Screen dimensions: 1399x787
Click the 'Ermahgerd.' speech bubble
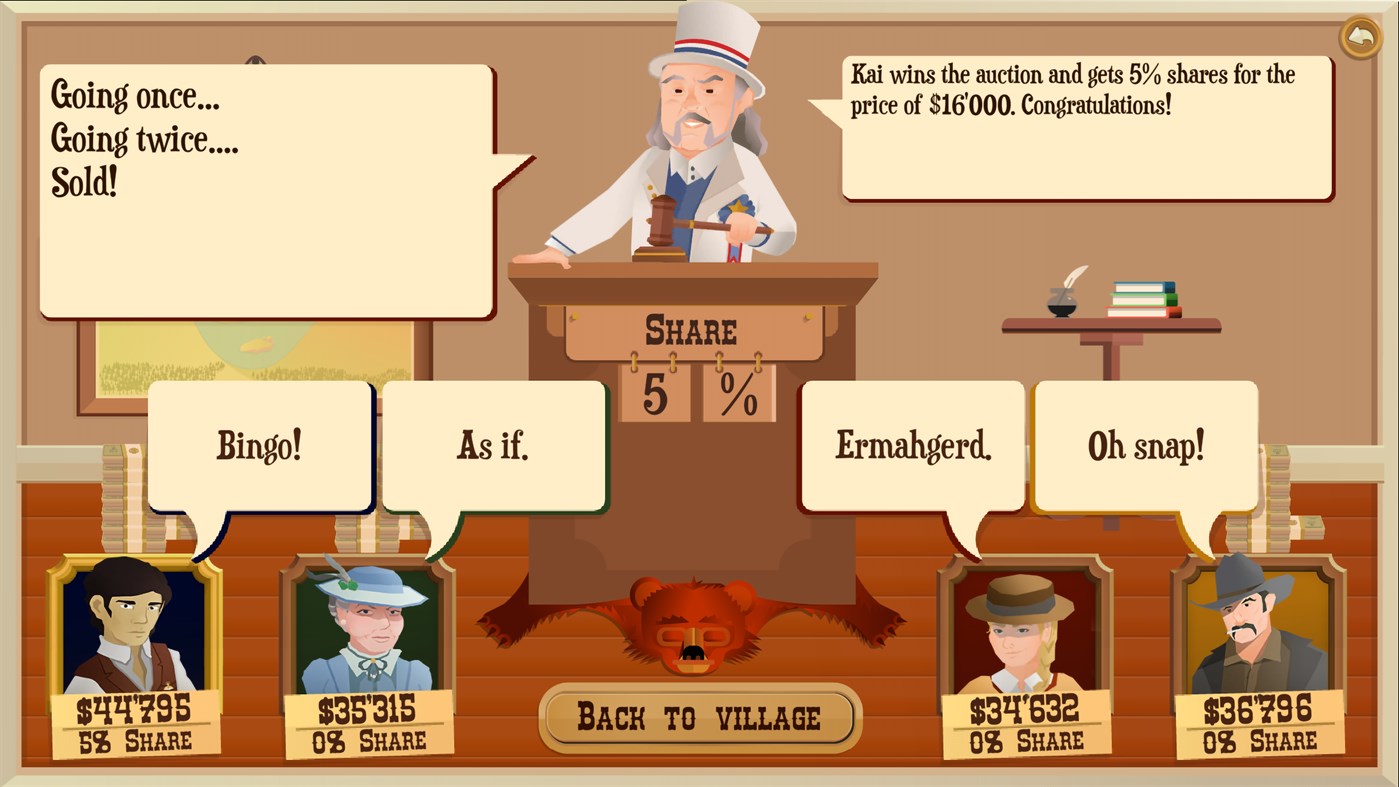point(912,446)
